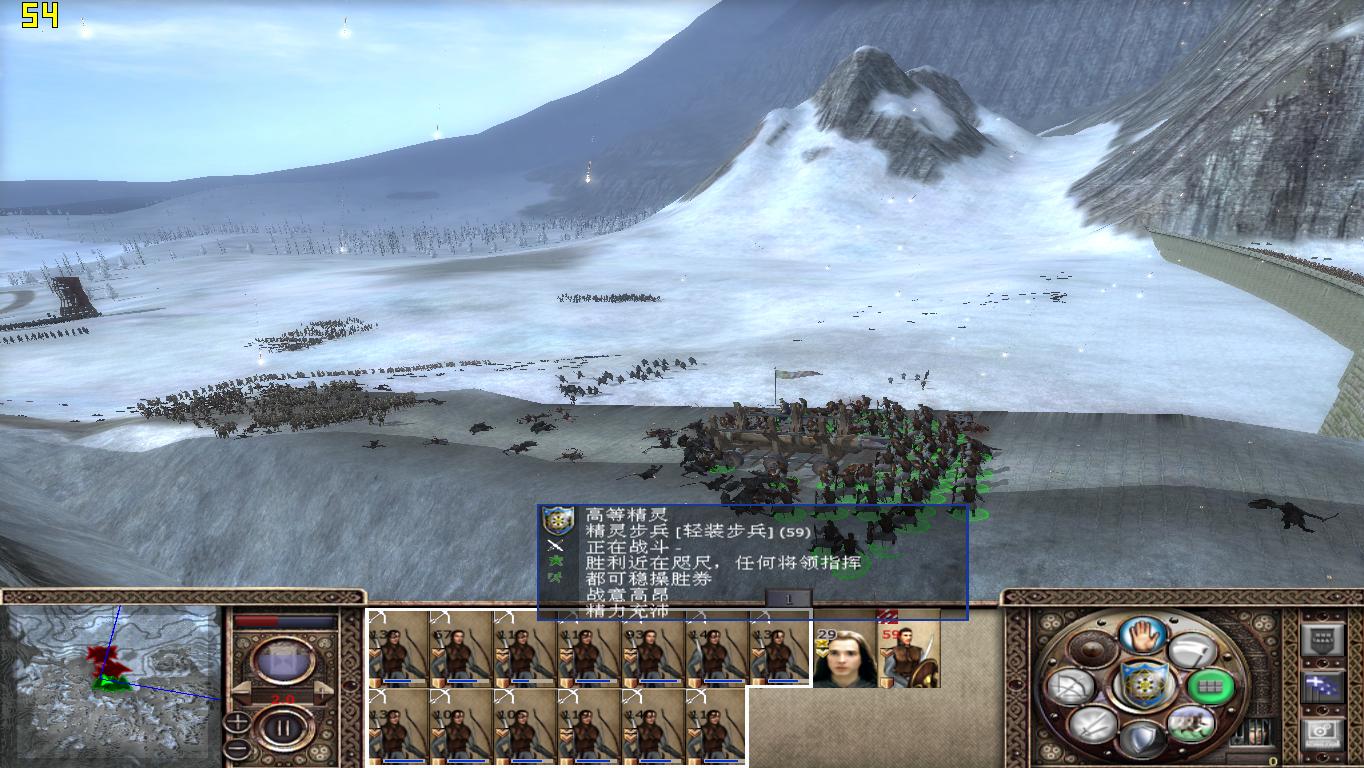This screenshot has width=1364, height=768.
Task: Click the central faction crest shield
Action: [1142, 686]
